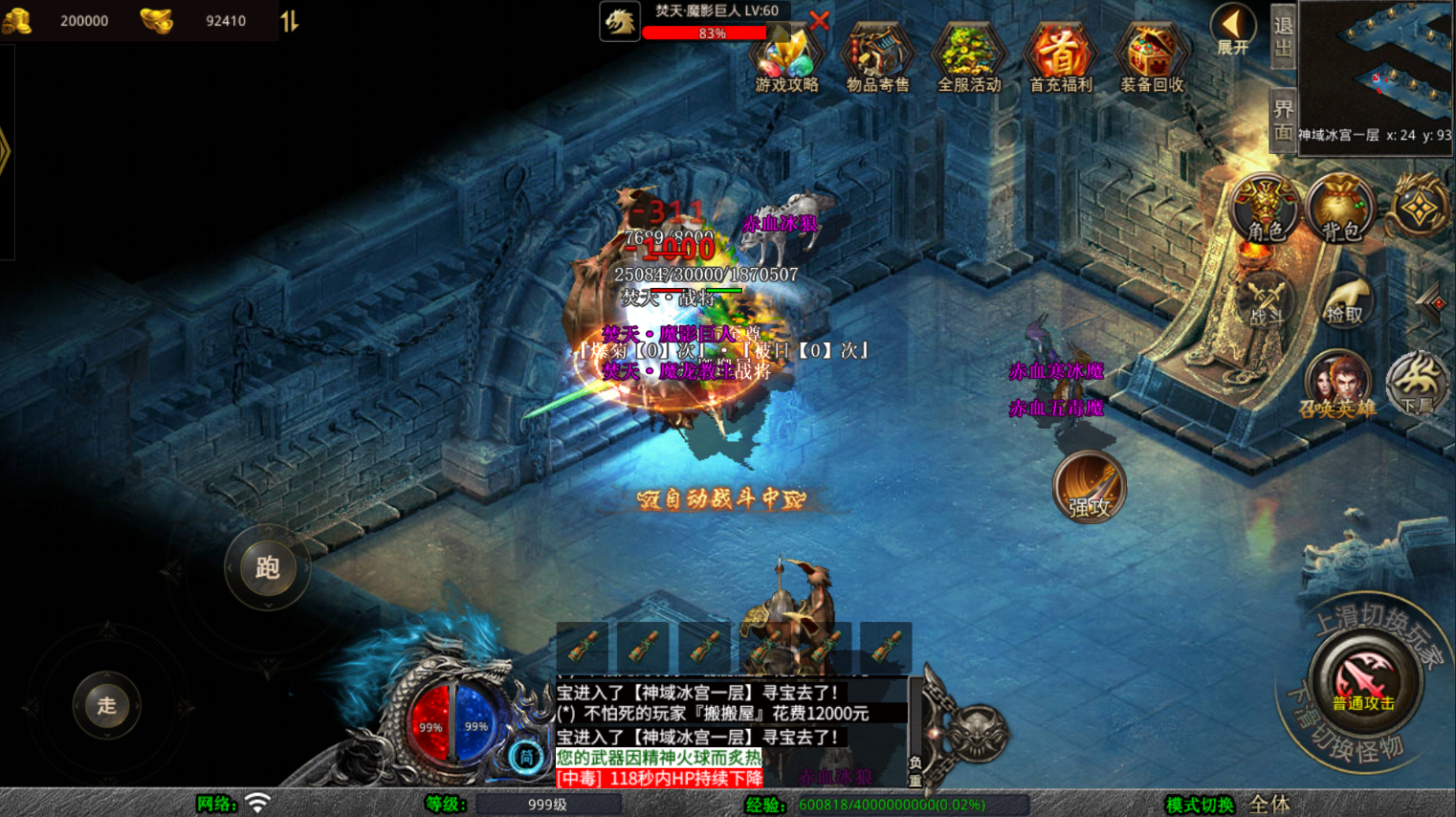Open the 角色 character sheet
Screen dimensions: 1456x817
1265,209
